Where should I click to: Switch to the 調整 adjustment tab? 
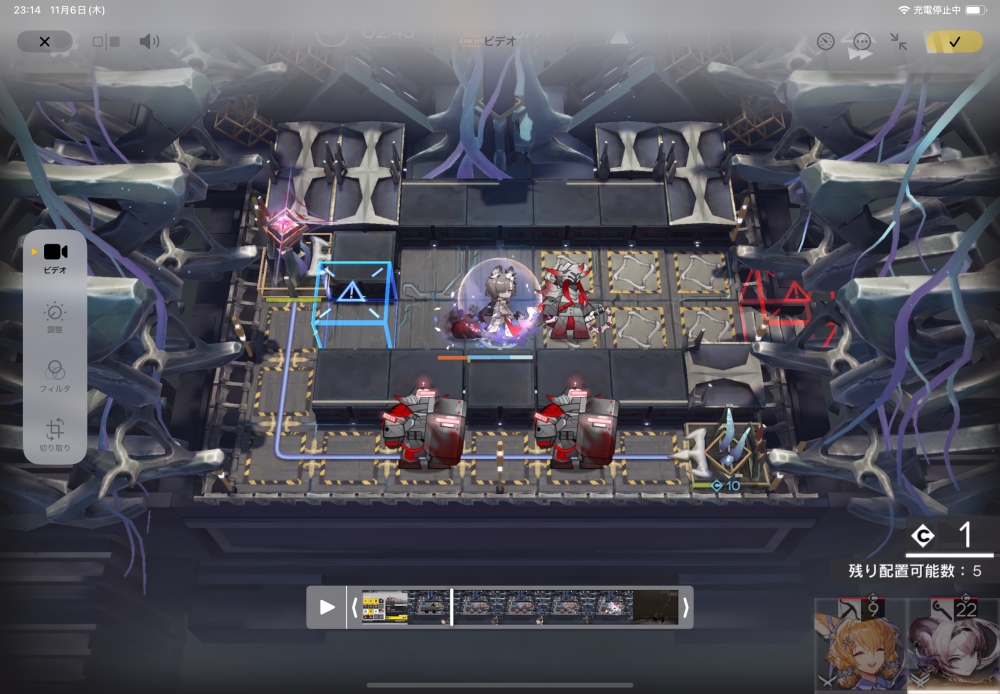(x=55, y=318)
